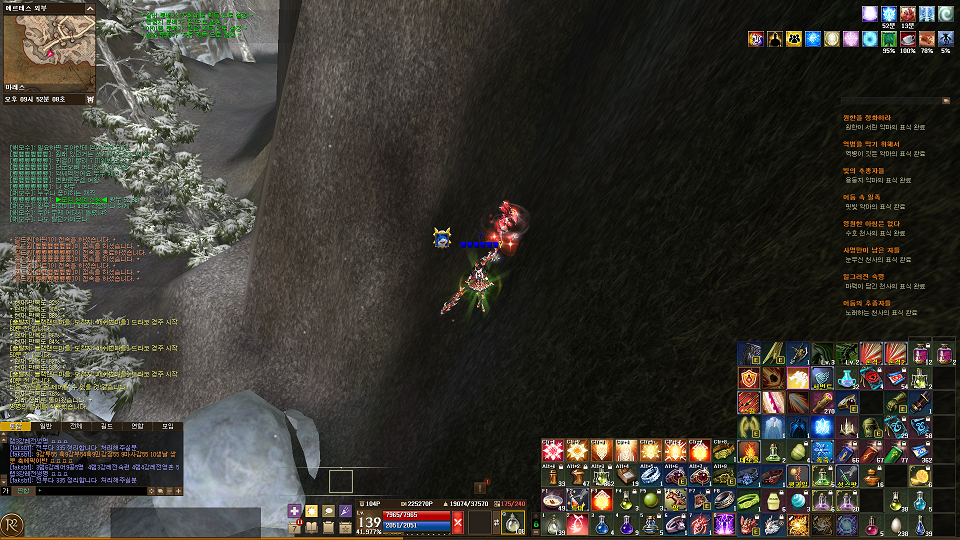Collapse the quest tracker panel
The height and width of the screenshot is (540, 960).
946,101
